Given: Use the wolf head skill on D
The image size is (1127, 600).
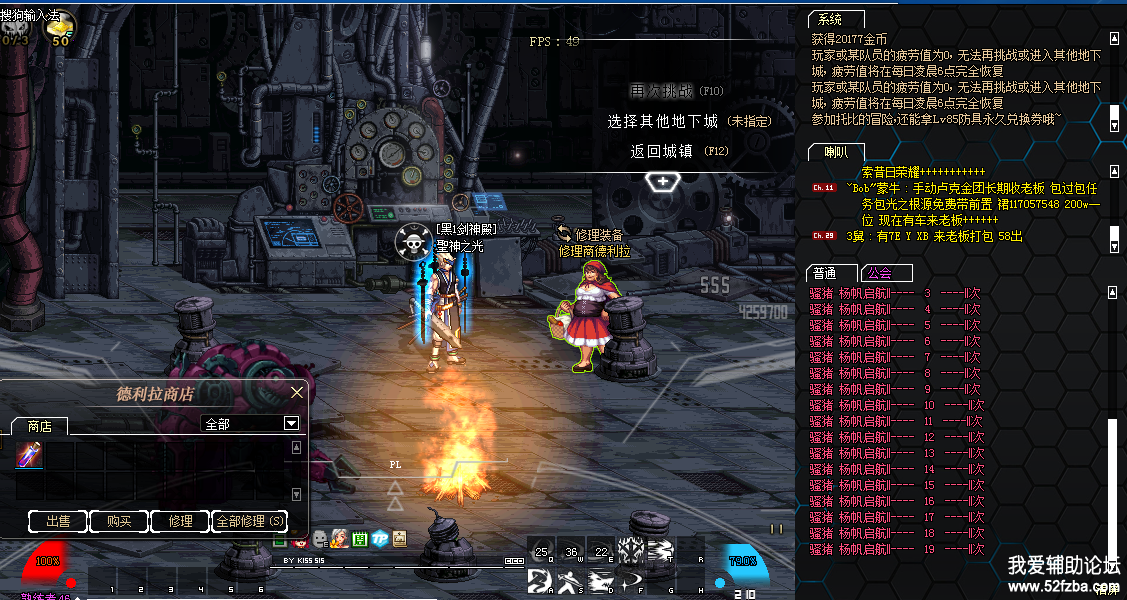Looking at the screenshot, I should [600, 581].
